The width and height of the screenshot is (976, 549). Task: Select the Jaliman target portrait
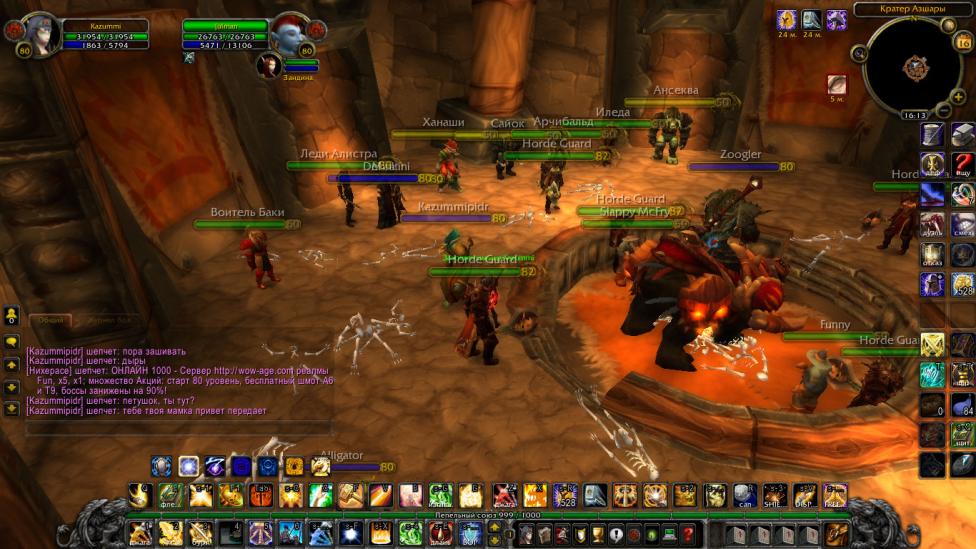291,34
